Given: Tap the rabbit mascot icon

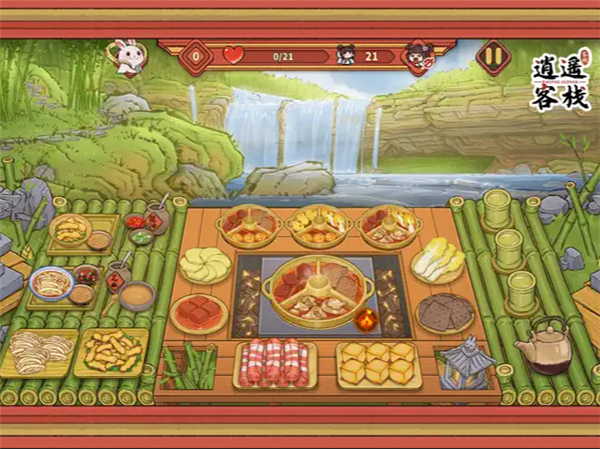Looking at the screenshot, I should [x=127, y=56].
